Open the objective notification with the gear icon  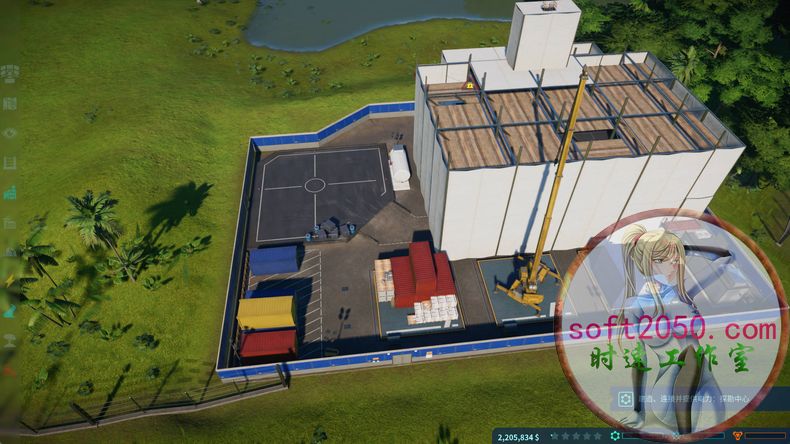[x=626, y=398]
